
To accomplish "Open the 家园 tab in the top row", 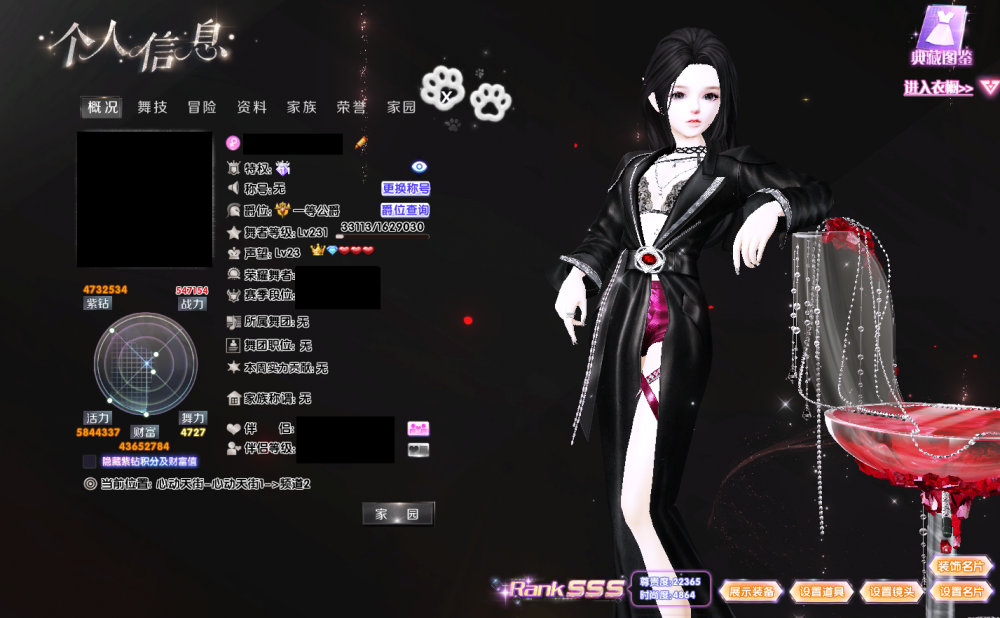I will [x=402, y=107].
